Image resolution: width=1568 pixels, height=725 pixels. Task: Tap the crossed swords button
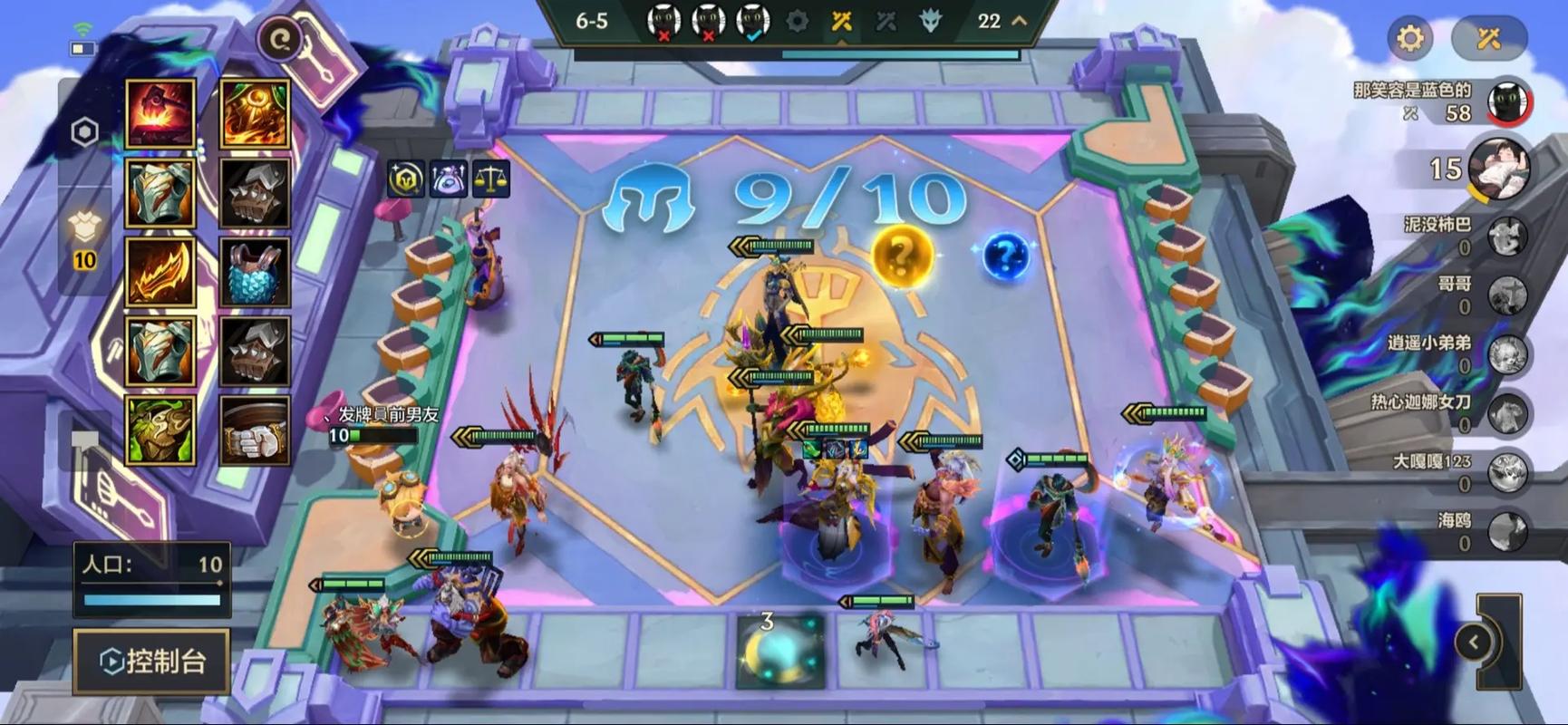pyautogui.click(x=1489, y=38)
